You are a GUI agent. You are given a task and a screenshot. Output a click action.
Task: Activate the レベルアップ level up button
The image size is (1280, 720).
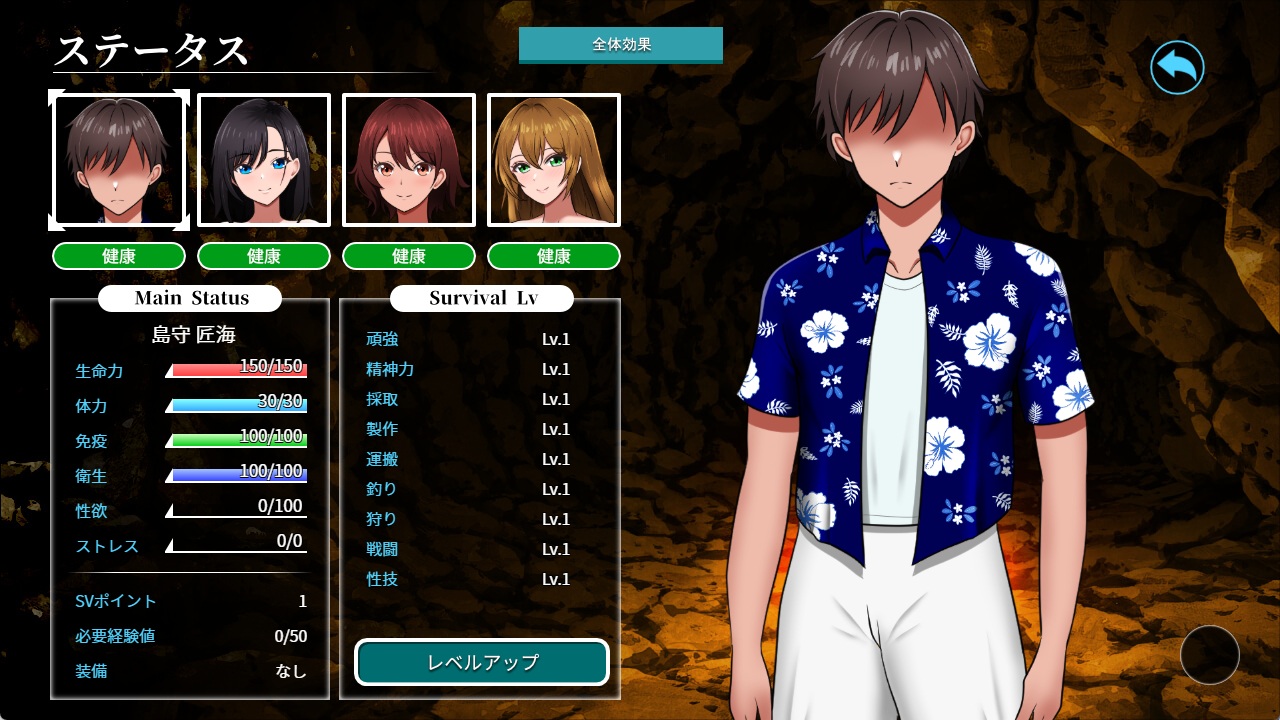[x=482, y=662]
